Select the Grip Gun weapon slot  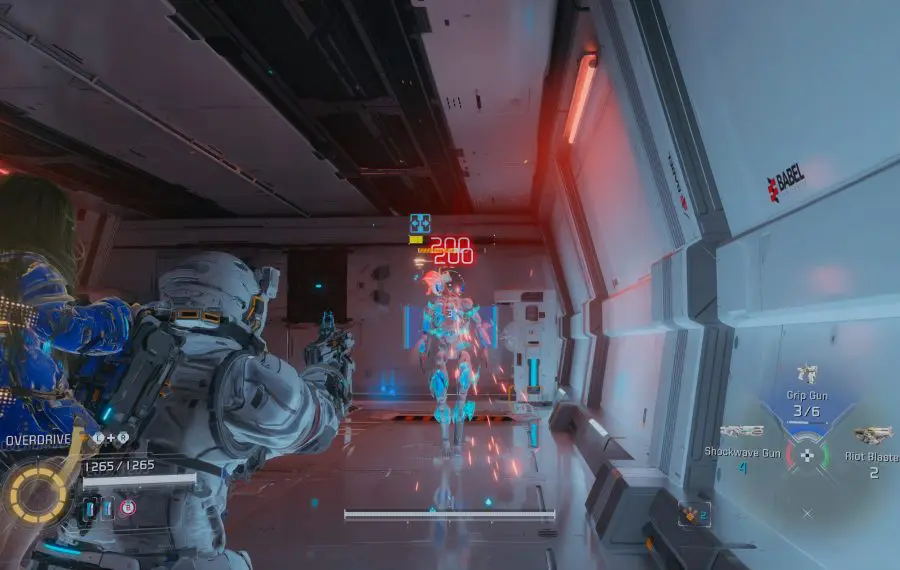tap(807, 375)
